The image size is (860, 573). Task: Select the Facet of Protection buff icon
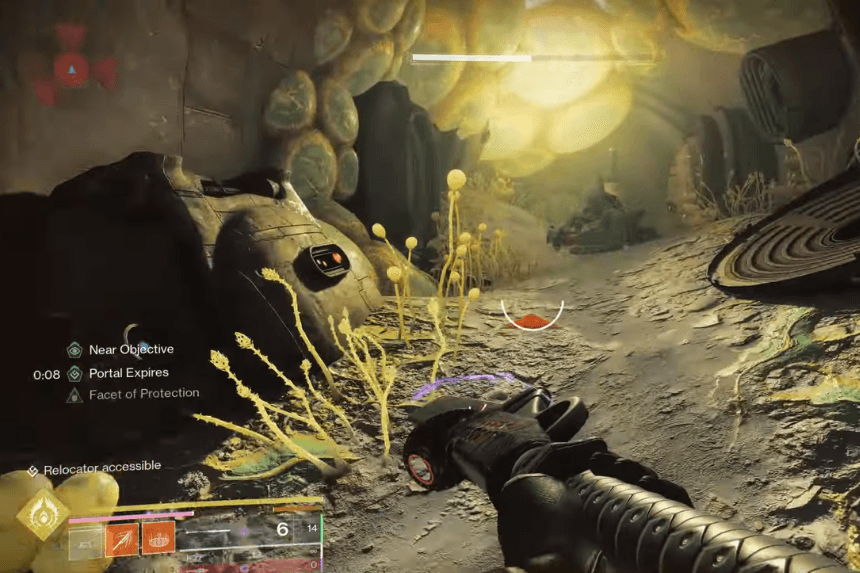(x=74, y=395)
